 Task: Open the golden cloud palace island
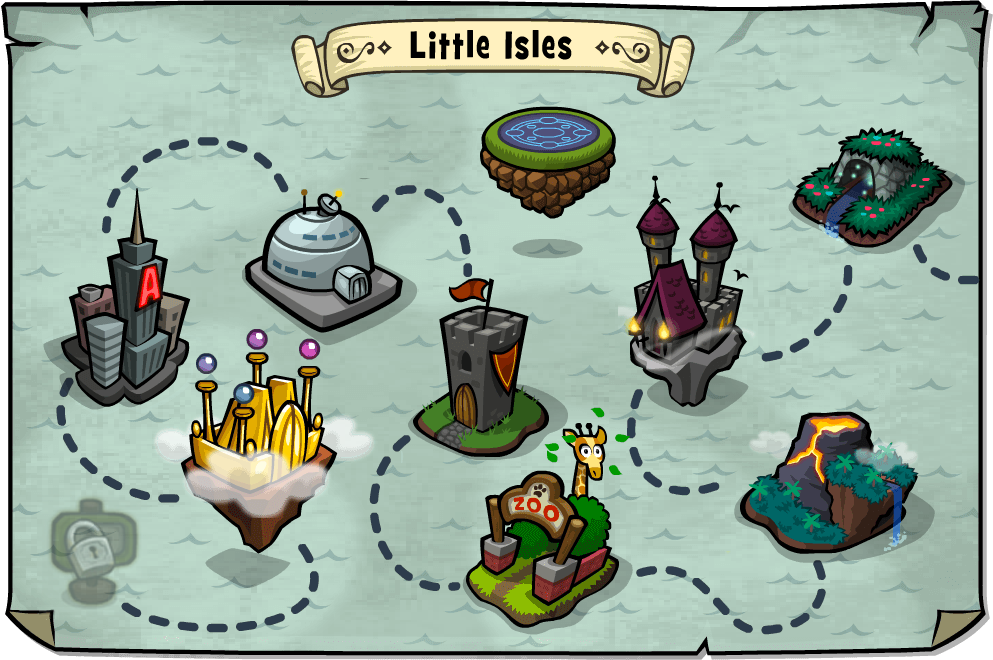click(x=258, y=440)
